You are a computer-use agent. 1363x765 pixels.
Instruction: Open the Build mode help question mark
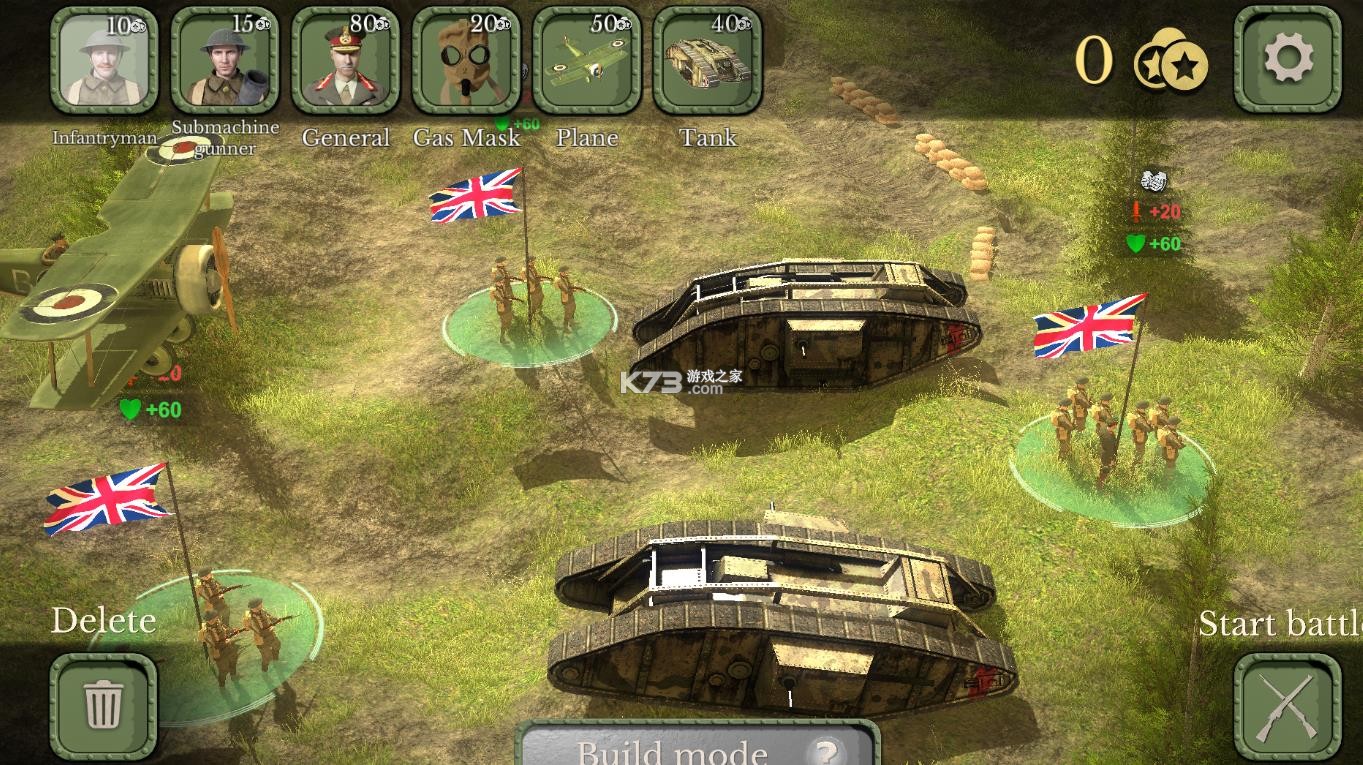[x=824, y=751]
